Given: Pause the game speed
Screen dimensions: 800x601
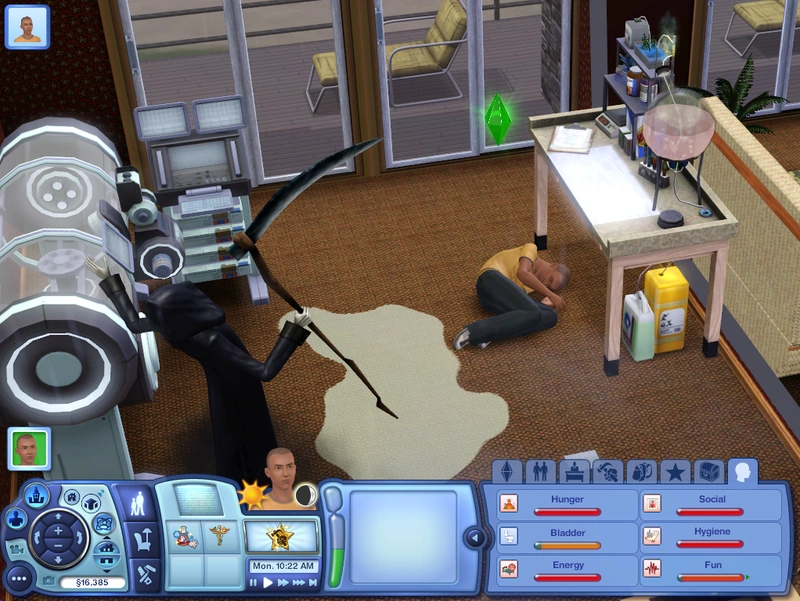Looking at the screenshot, I should [x=254, y=581].
